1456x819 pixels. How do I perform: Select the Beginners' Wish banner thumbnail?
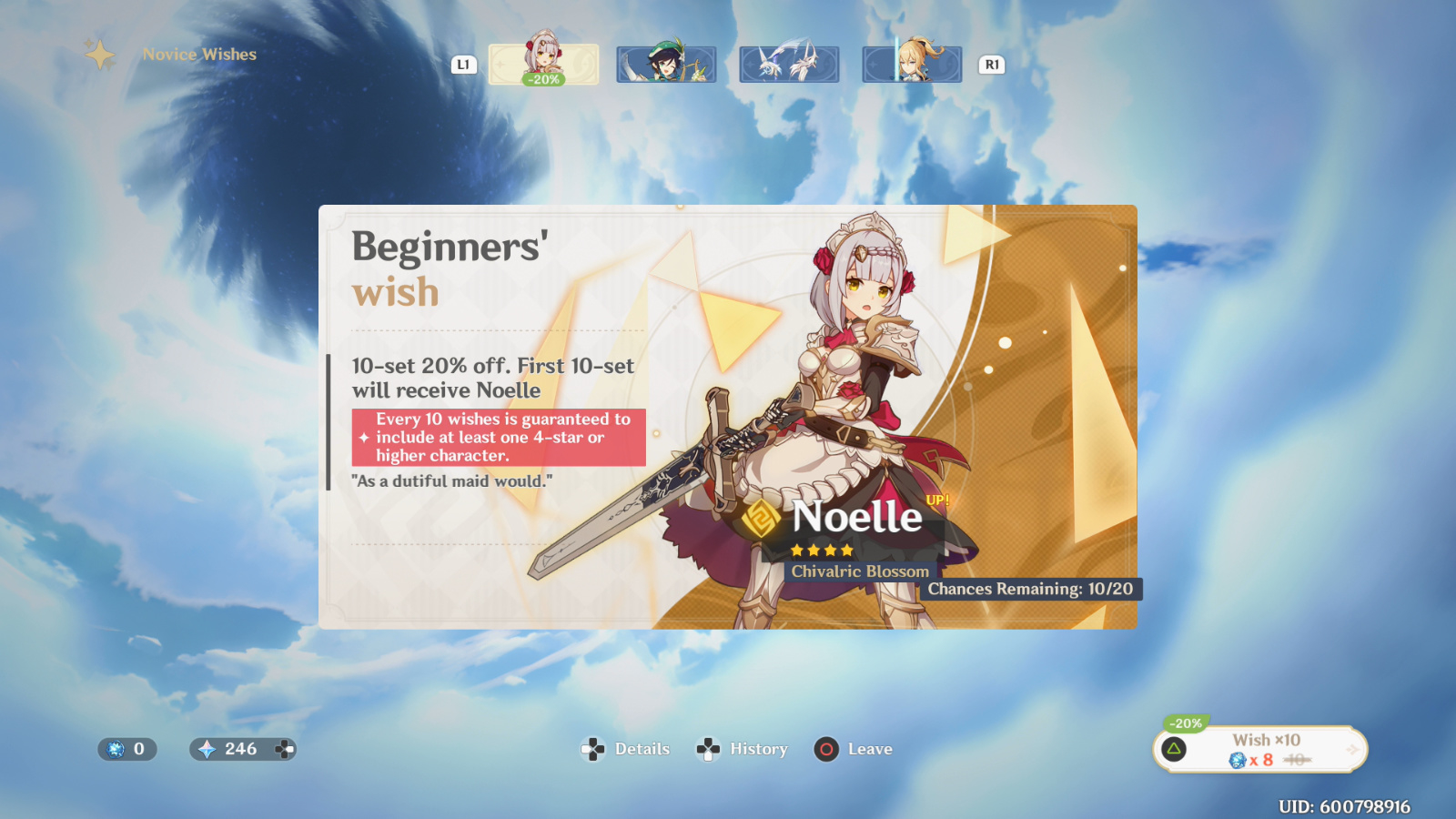point(541,64)
